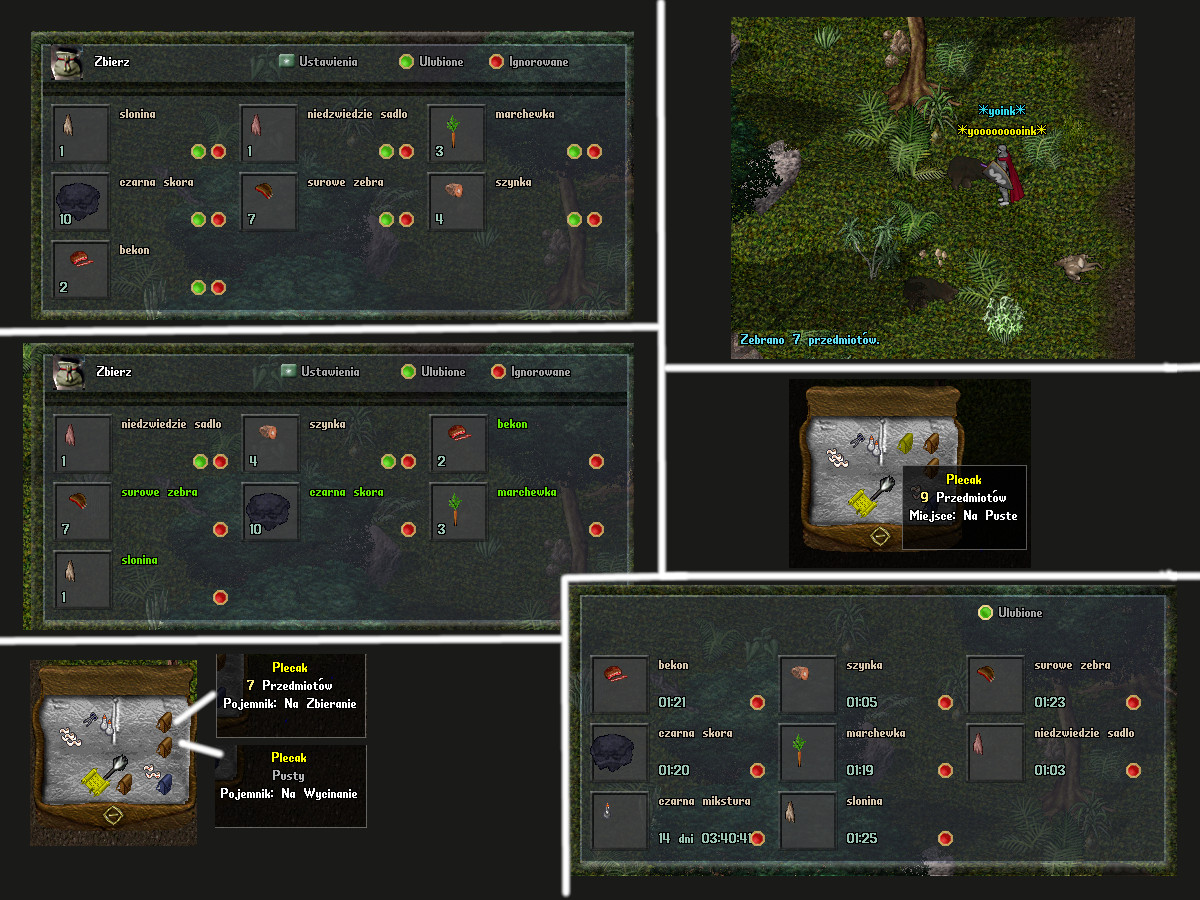
Task: Select the czarna mikstura item slot
Action: pos(619,821)
